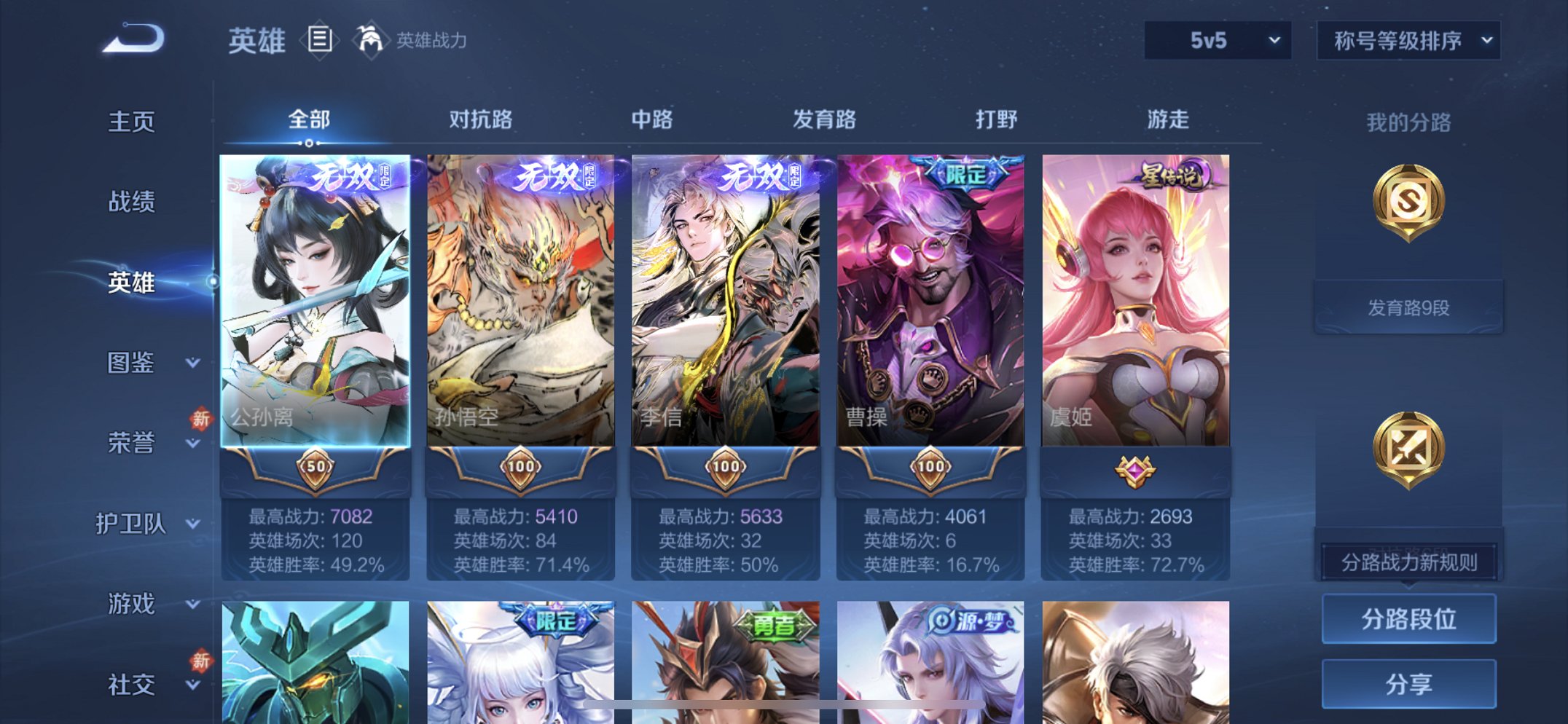1568x724 pixels.
Task: Open the 称号等级排序 sorting dropdown
Action: (x=1406, y=42)
